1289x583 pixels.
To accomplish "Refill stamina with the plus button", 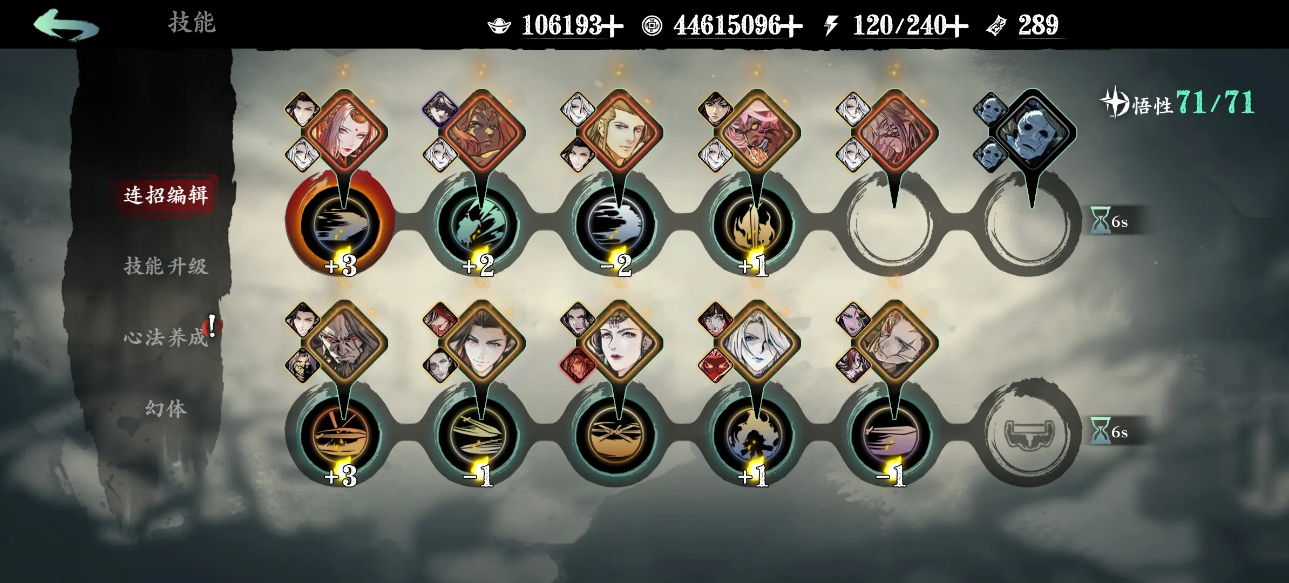I will tap(957, 26).
